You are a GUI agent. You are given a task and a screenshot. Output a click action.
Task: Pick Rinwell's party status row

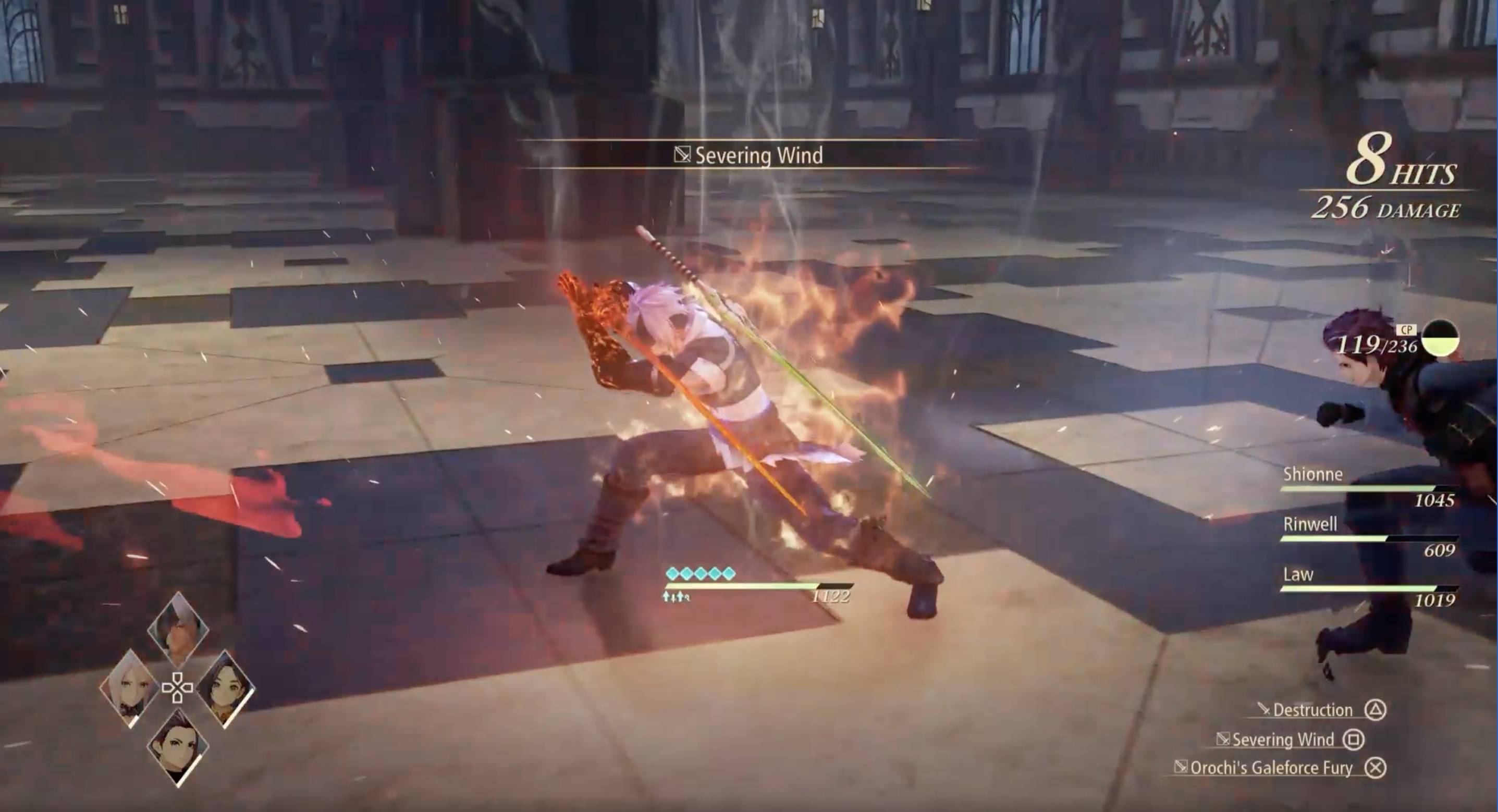(1369, 537)
